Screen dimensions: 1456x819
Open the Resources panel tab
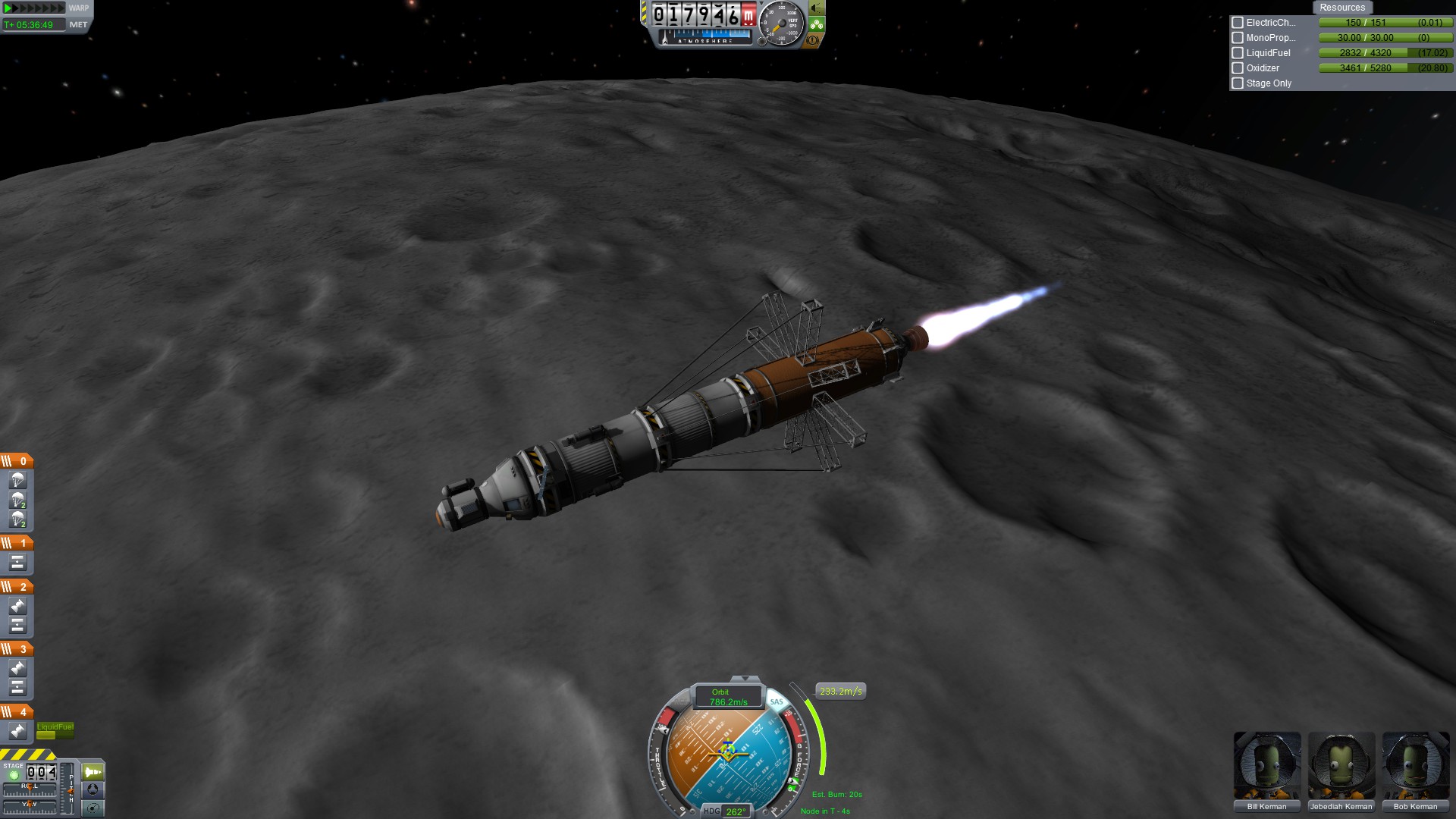(x=1341, y=8)
